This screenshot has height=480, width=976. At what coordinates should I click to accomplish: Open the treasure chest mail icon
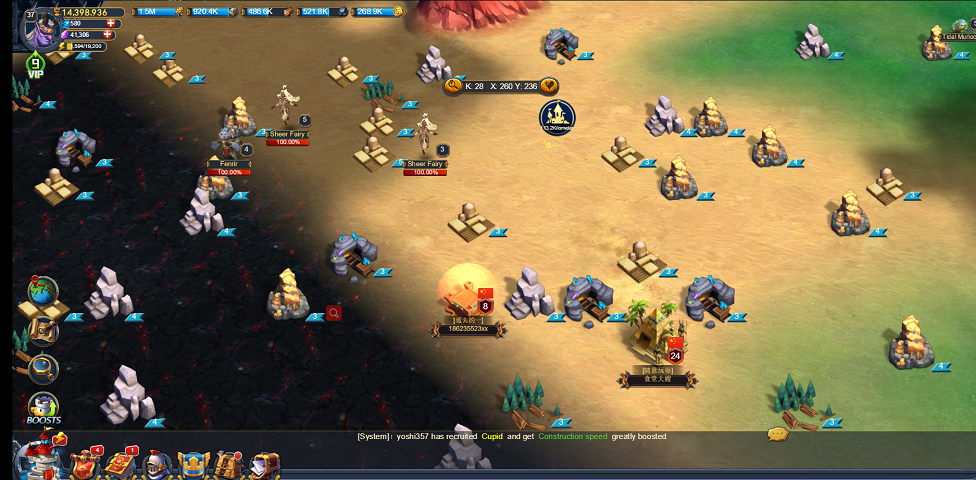(264, 464)
